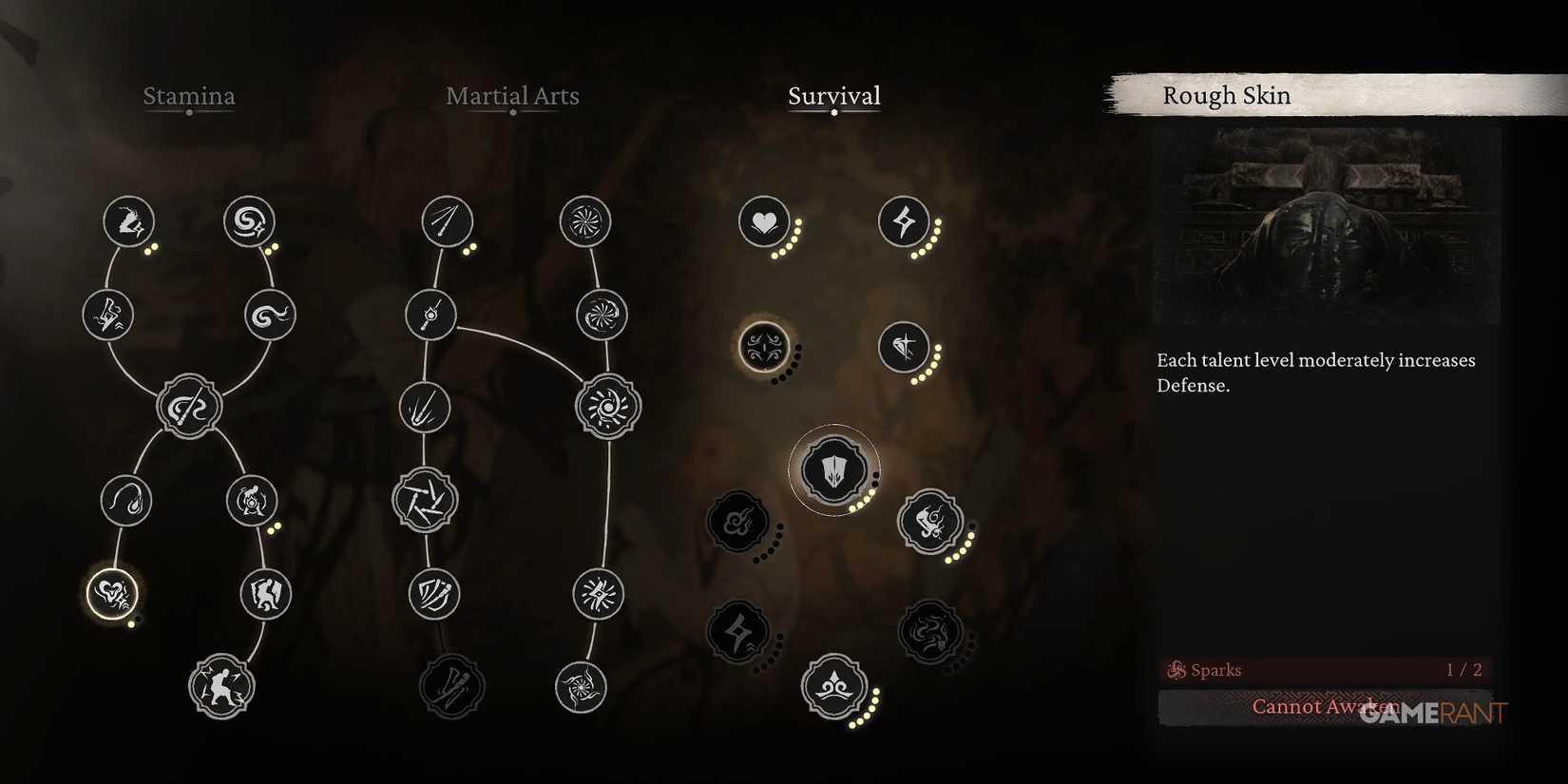Viewport: 1568px width, 784px height.
Task: Select the heart-shaped health talent in Survival
Action: coord(765,222)
